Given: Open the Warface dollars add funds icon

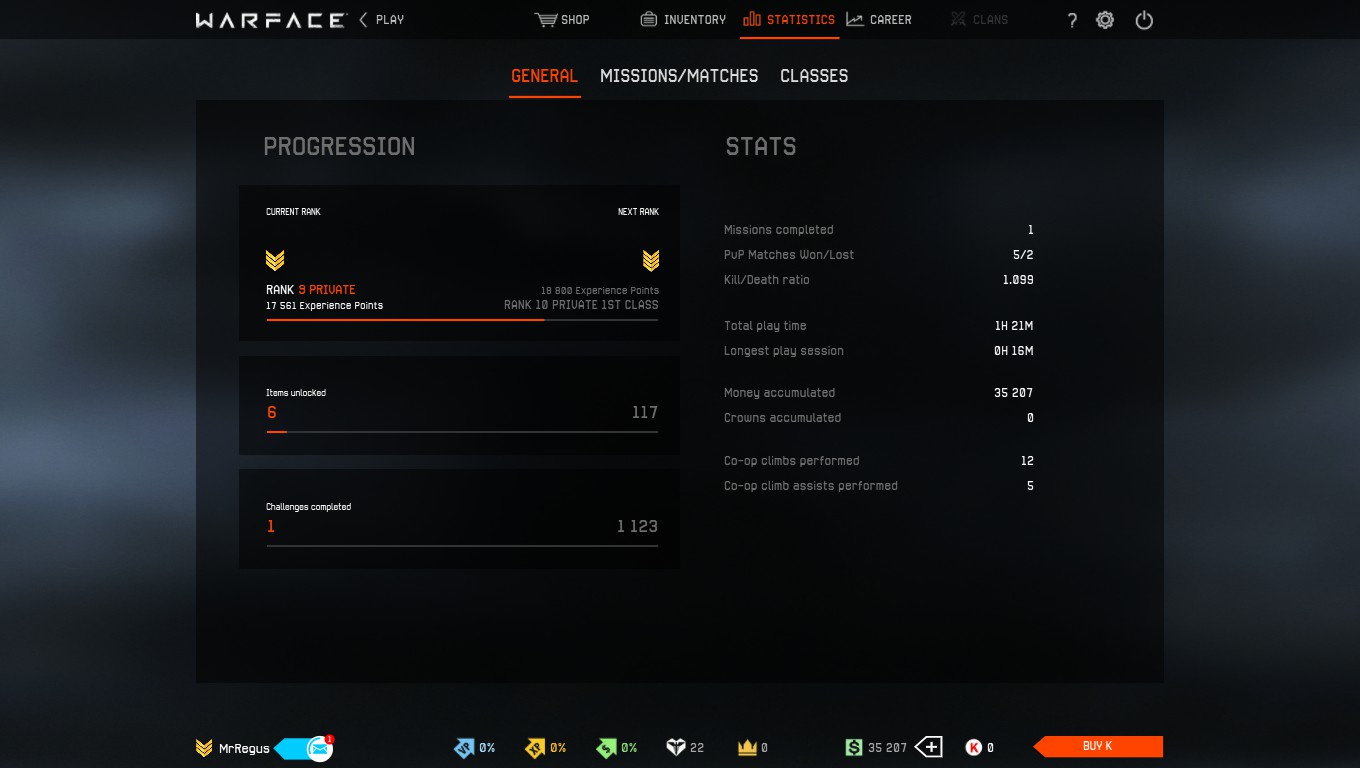Looking at the screenshot, I should pos(929,747).
